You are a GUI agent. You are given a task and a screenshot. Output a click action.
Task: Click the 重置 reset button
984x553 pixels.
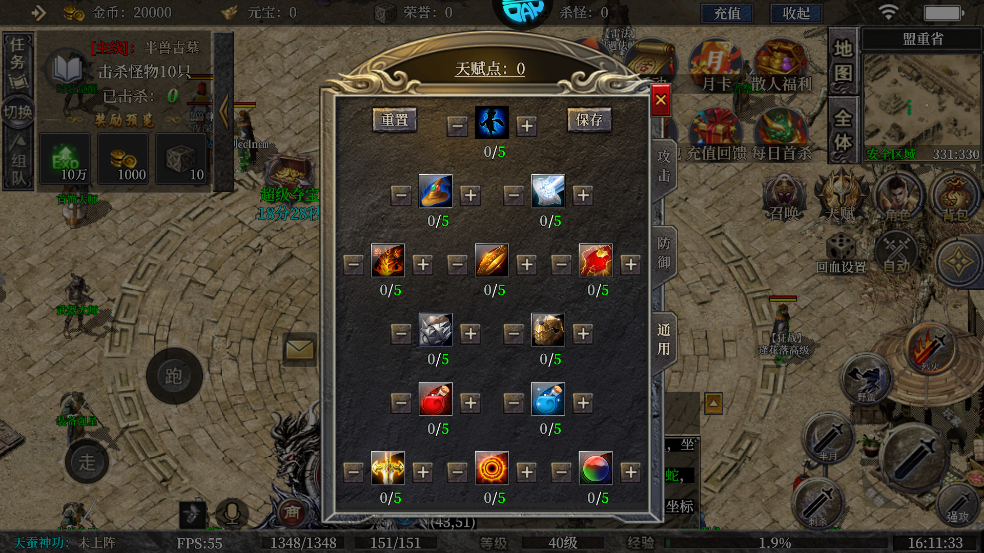(x=394, y=121)
